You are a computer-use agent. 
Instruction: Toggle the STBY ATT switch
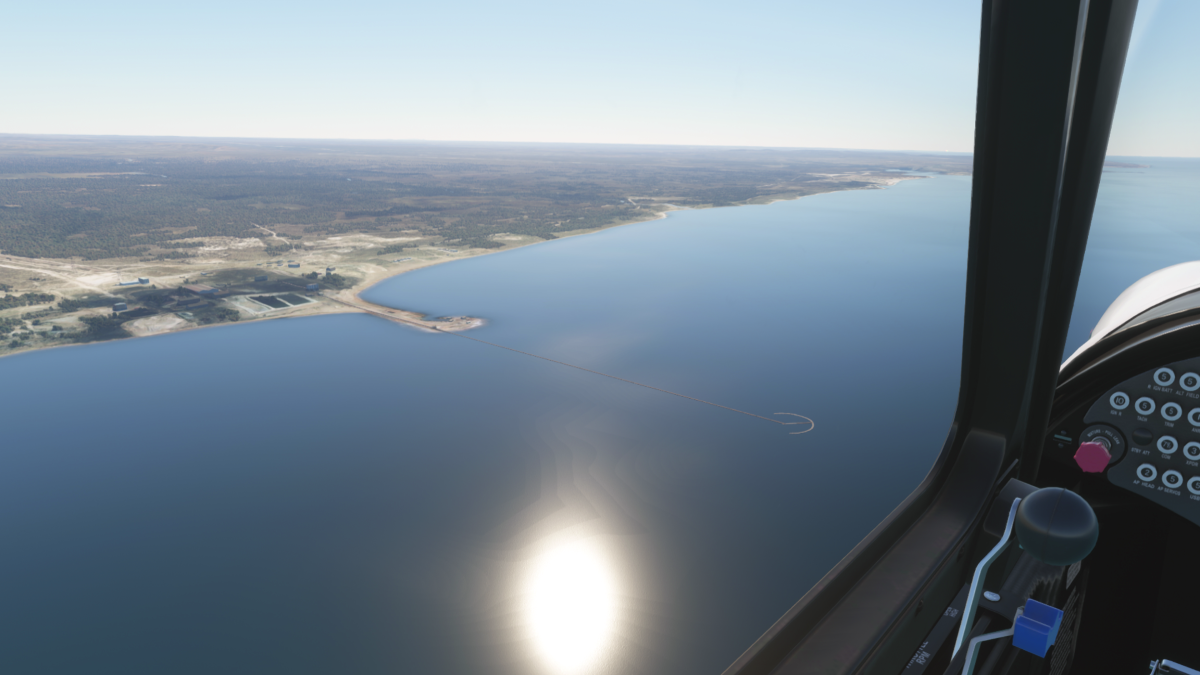[x=1142, y=436]
